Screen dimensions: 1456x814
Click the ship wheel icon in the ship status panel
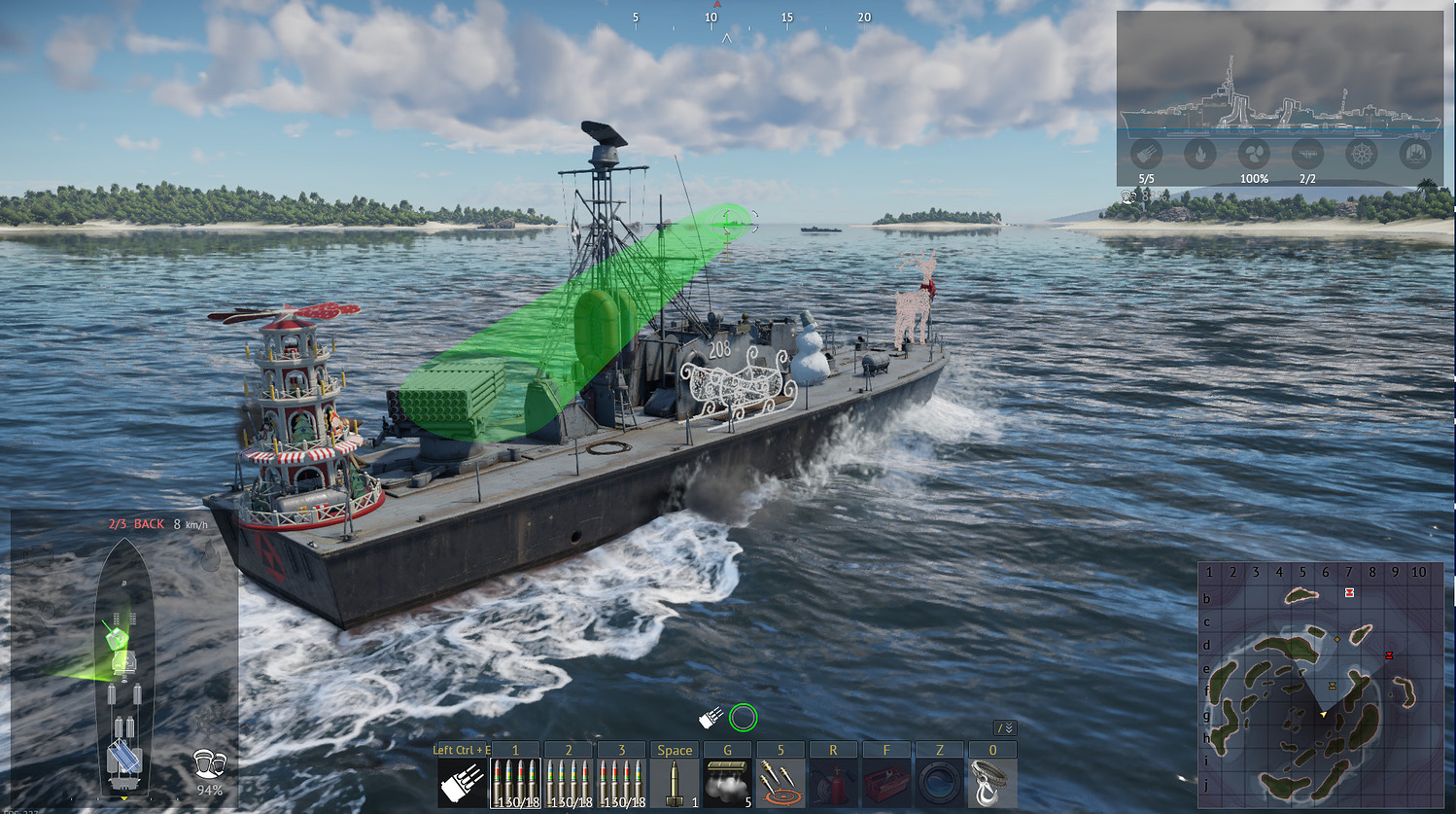pyautogui.click(x=1361, y=154)
